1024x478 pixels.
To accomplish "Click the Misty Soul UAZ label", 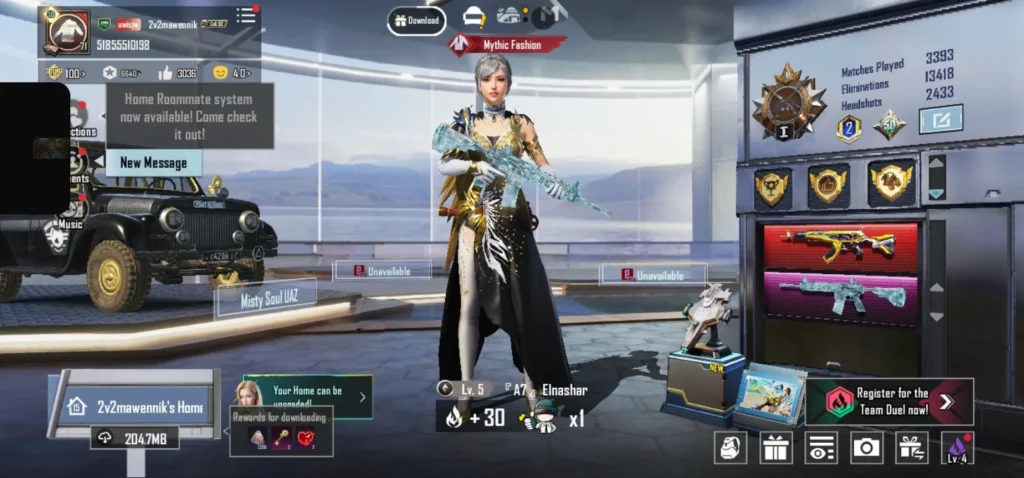I will (x=266, y=298).
